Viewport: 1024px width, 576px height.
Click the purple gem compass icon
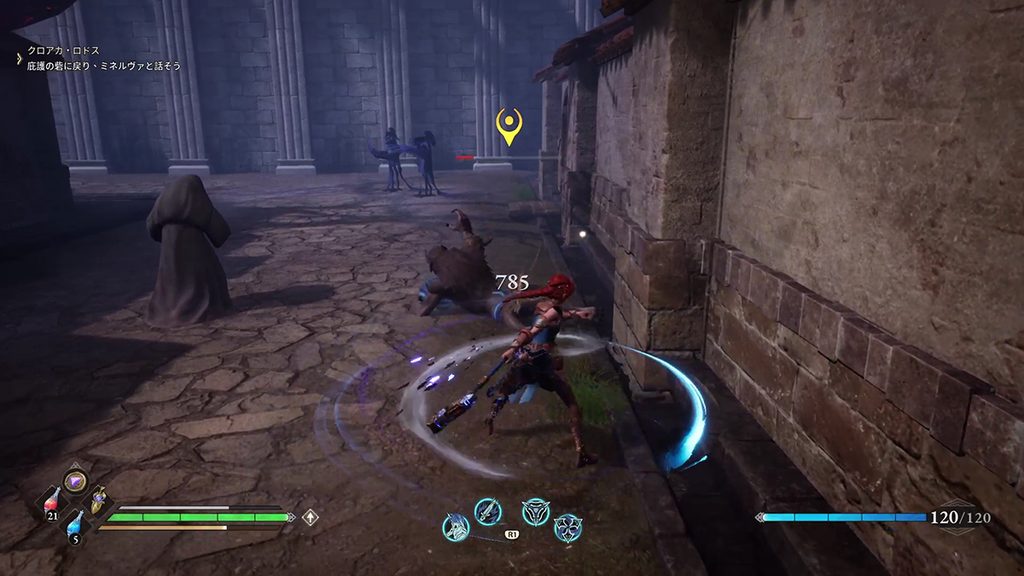pyautogui.click(x=75, y=481)
